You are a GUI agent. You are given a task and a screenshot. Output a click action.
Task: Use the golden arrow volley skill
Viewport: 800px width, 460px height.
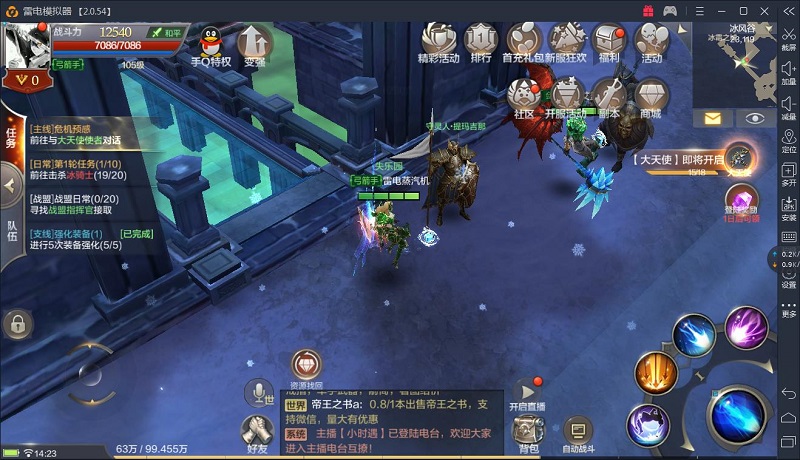coord(657,374)
